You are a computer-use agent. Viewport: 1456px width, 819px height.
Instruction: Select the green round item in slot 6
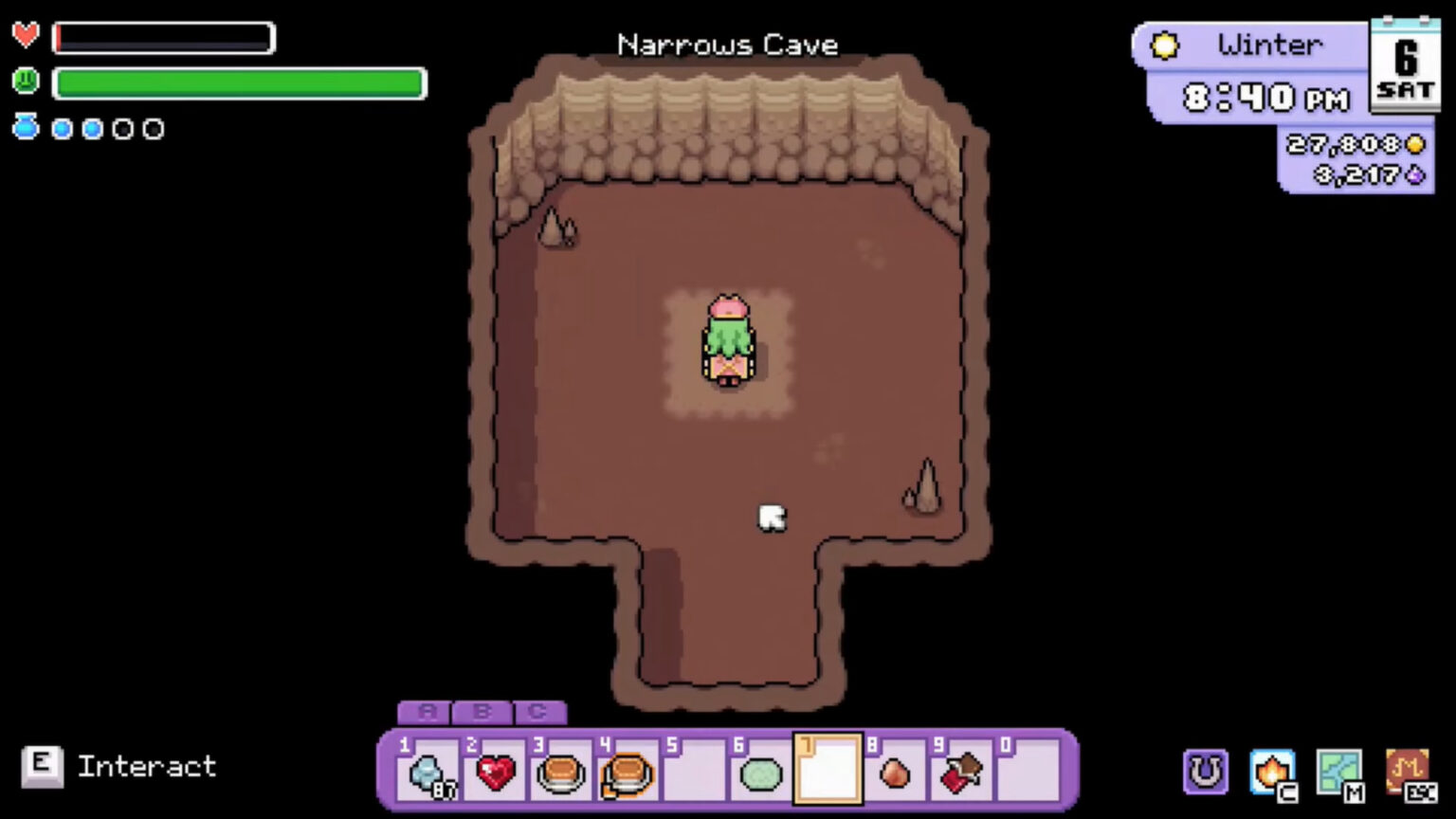click(x=759, y=774)
